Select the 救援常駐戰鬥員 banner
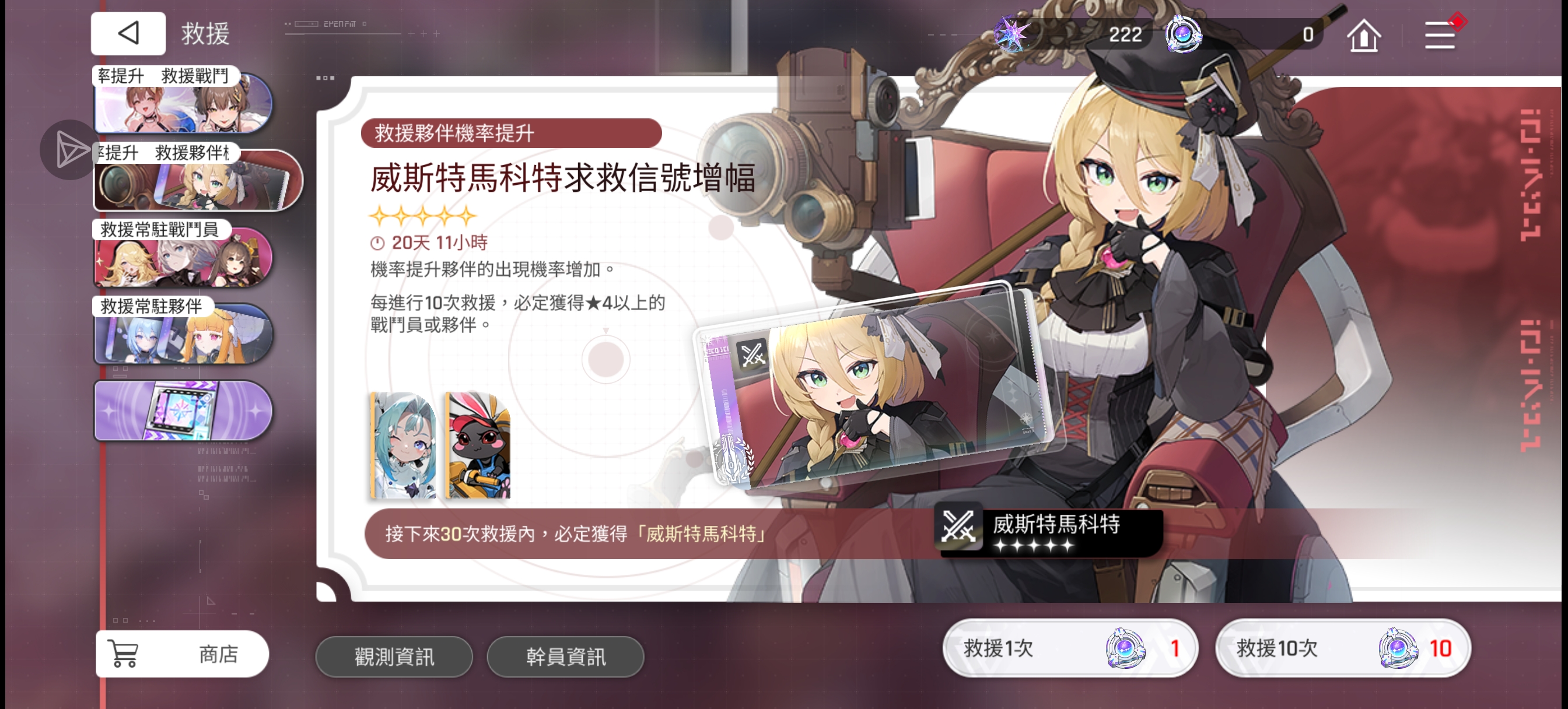The height and width of the screenshot is (709, 1568). [183, 262]
